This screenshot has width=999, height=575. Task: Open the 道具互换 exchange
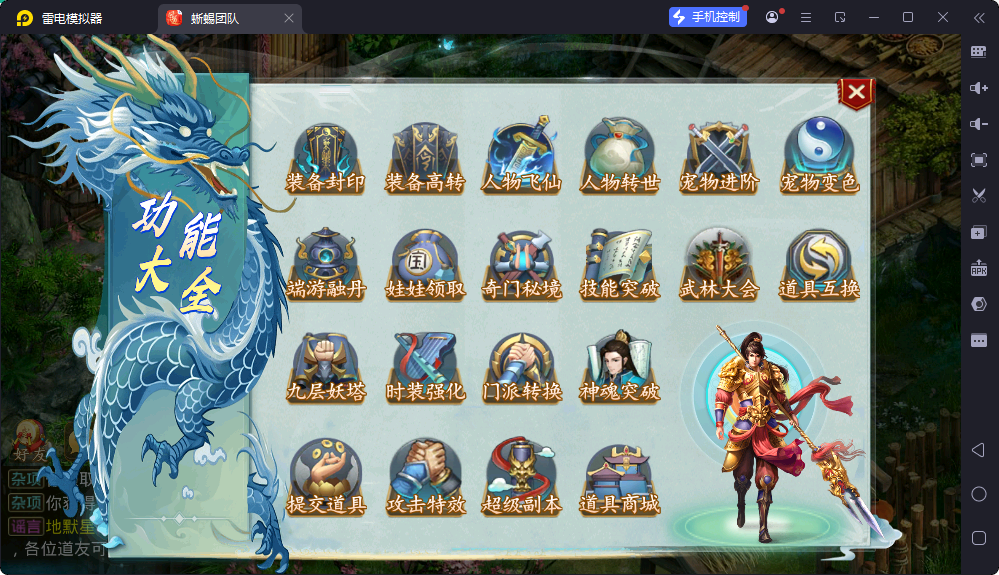pyautogui.click(x=819, y=265)
